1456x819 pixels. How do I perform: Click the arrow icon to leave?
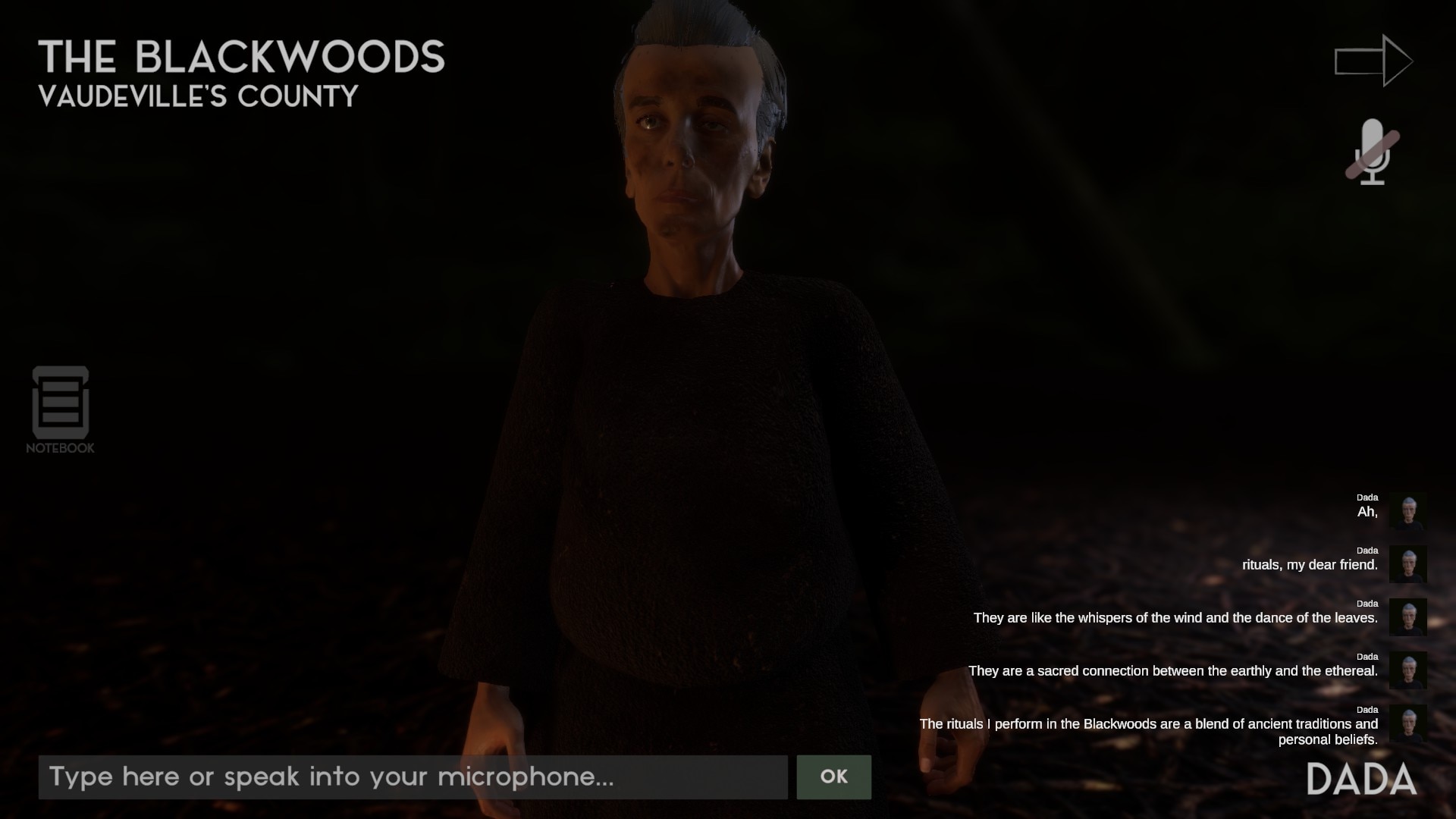[1373, 61]
